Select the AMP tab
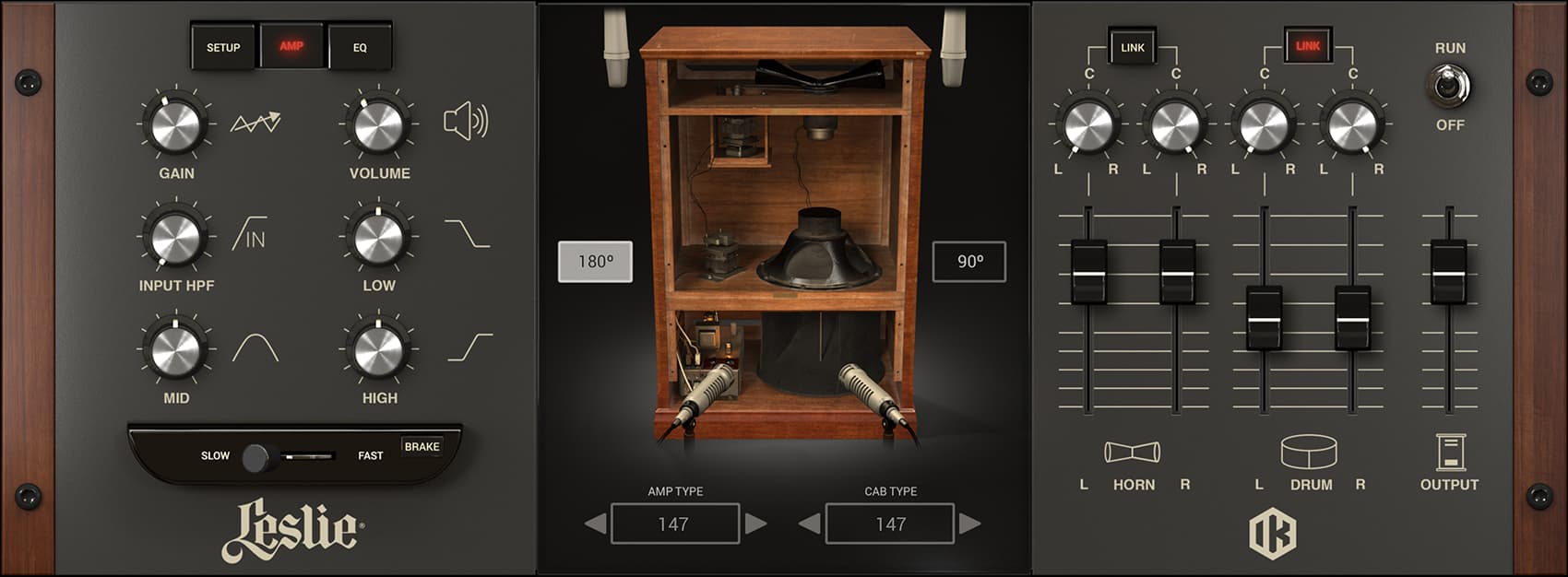 (291, 46)
